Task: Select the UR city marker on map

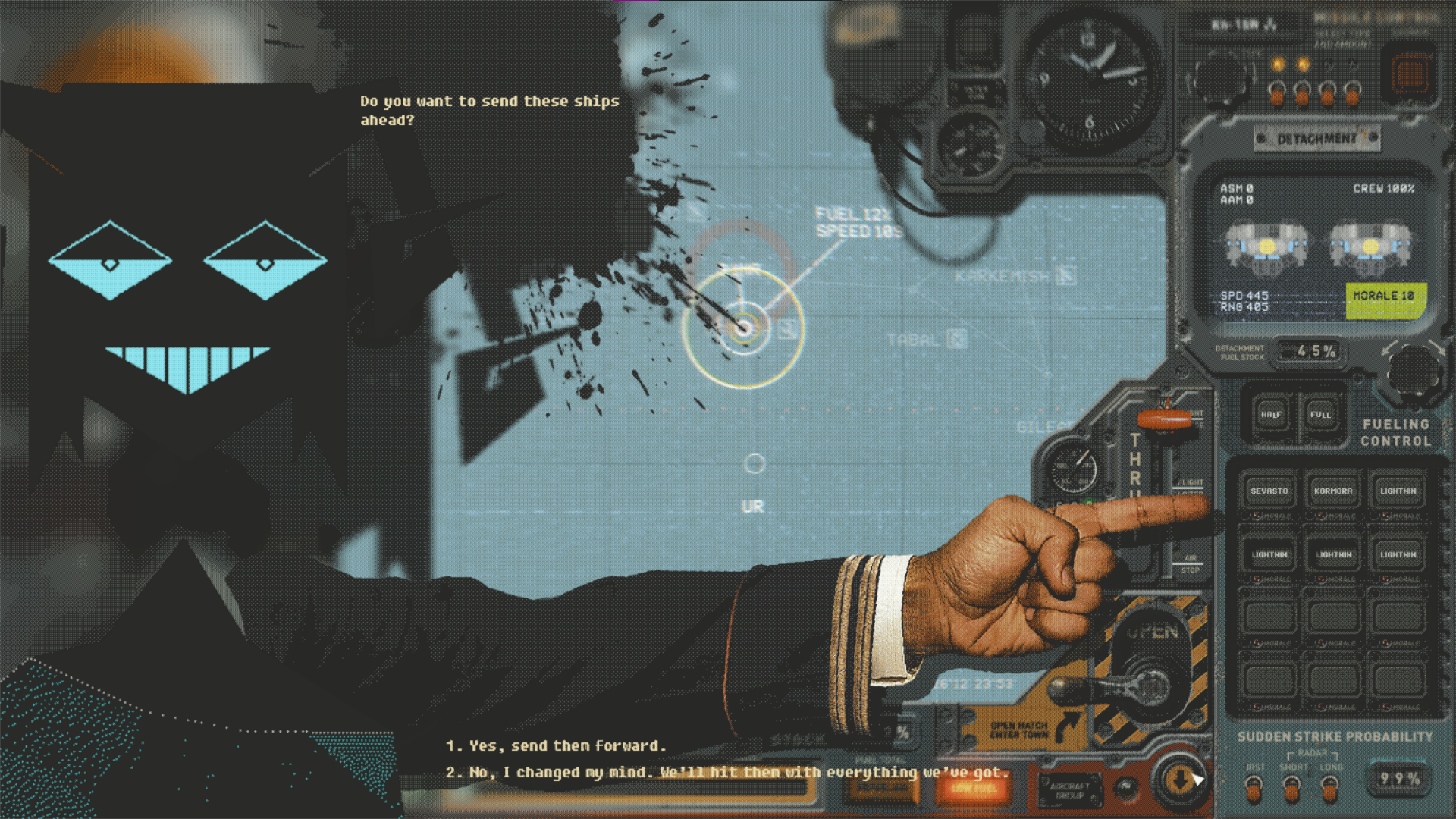Action: (x=755, y=464)
